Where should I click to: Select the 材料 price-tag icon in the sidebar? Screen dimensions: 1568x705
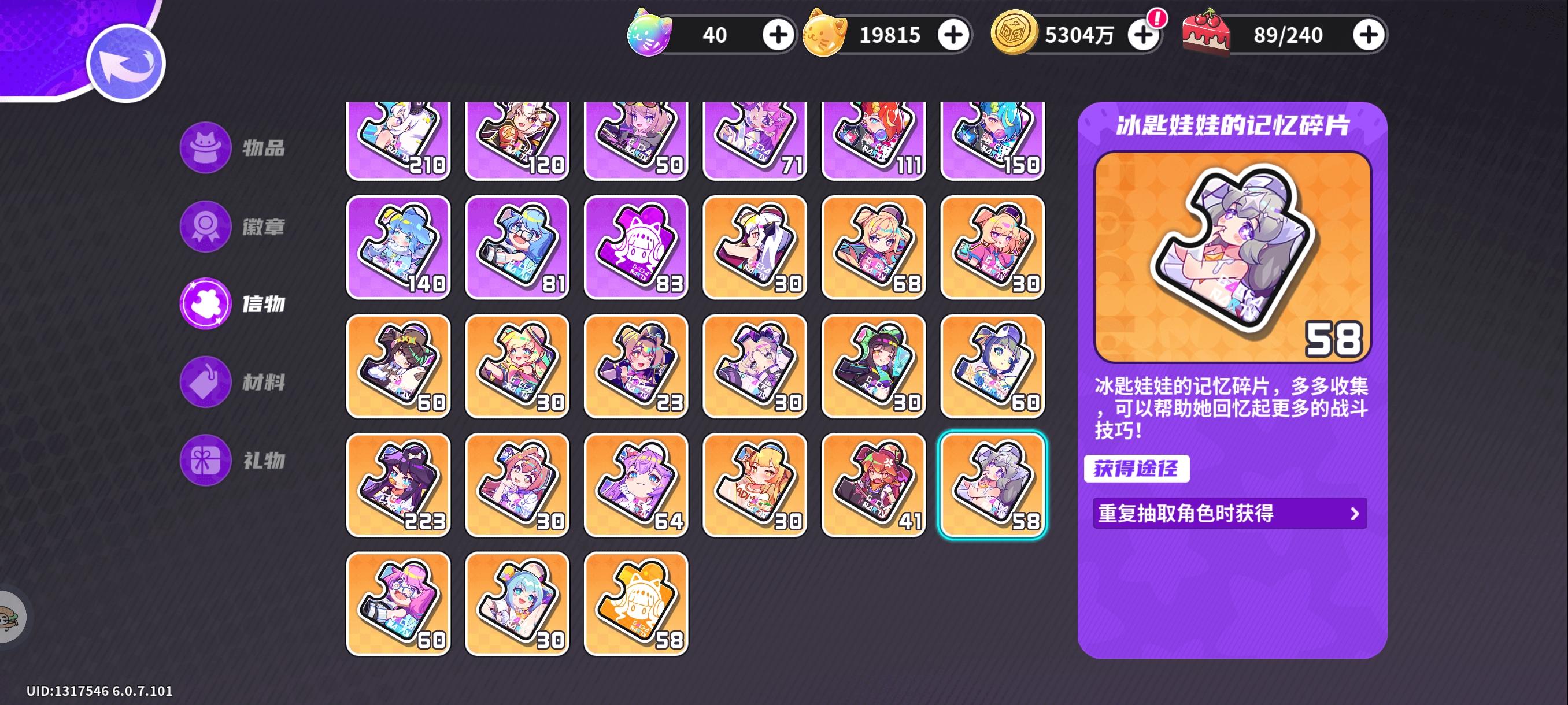[x=206, y=381]
